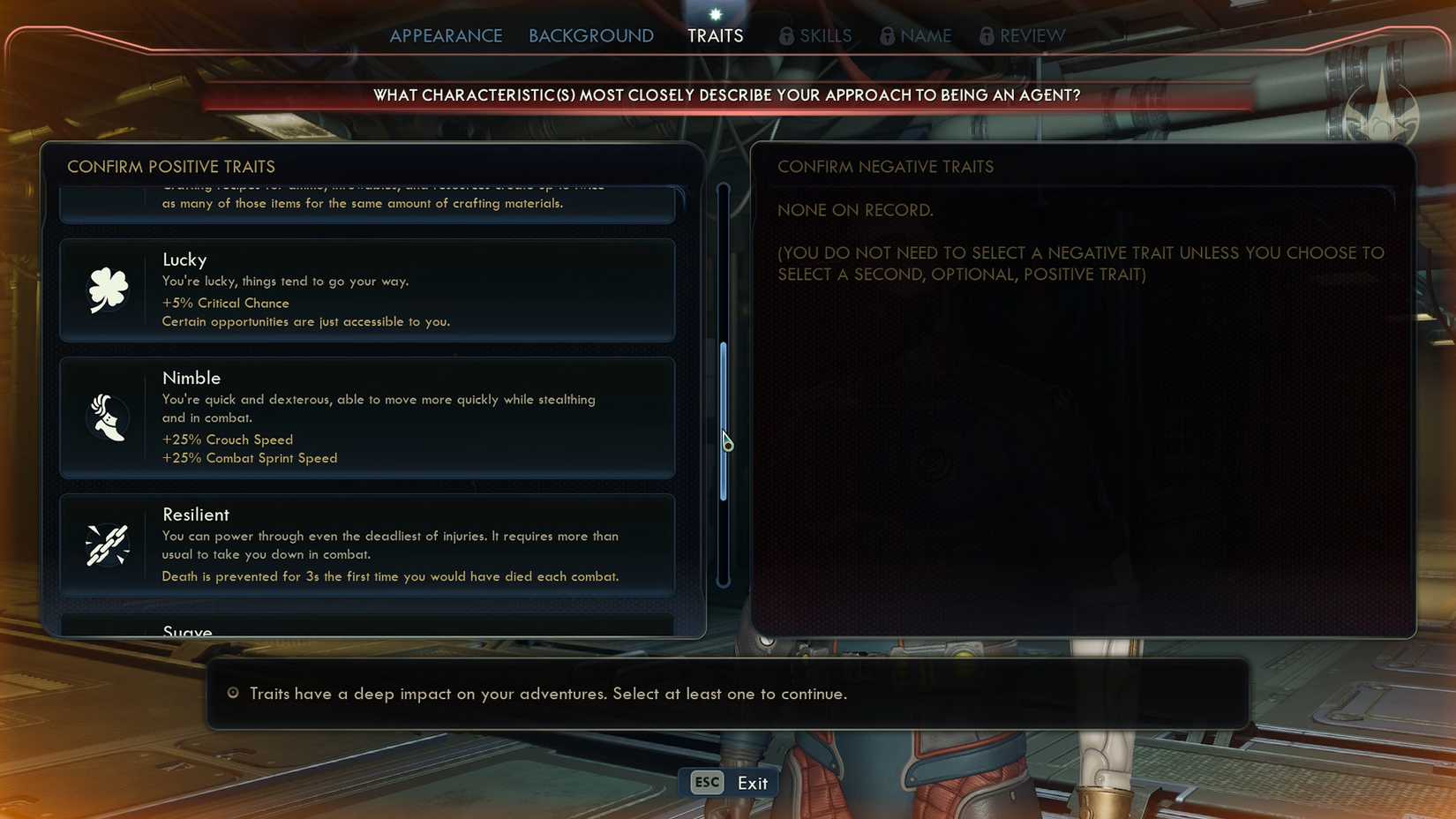Switch to the Appearance tab

click(x=446, y=36)
